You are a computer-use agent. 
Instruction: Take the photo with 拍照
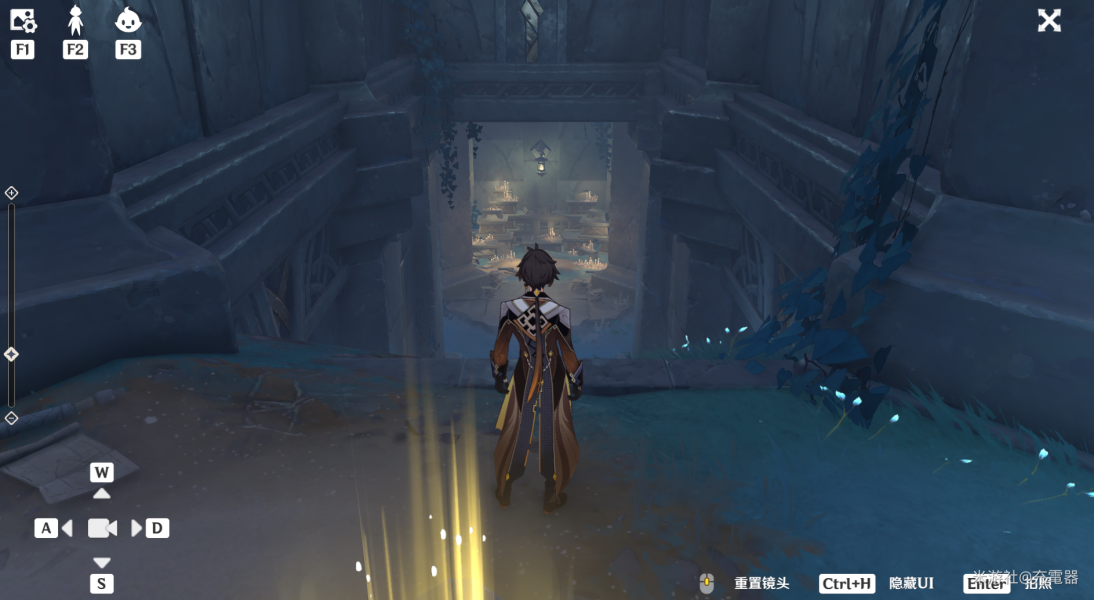[x=1037, y=583]
